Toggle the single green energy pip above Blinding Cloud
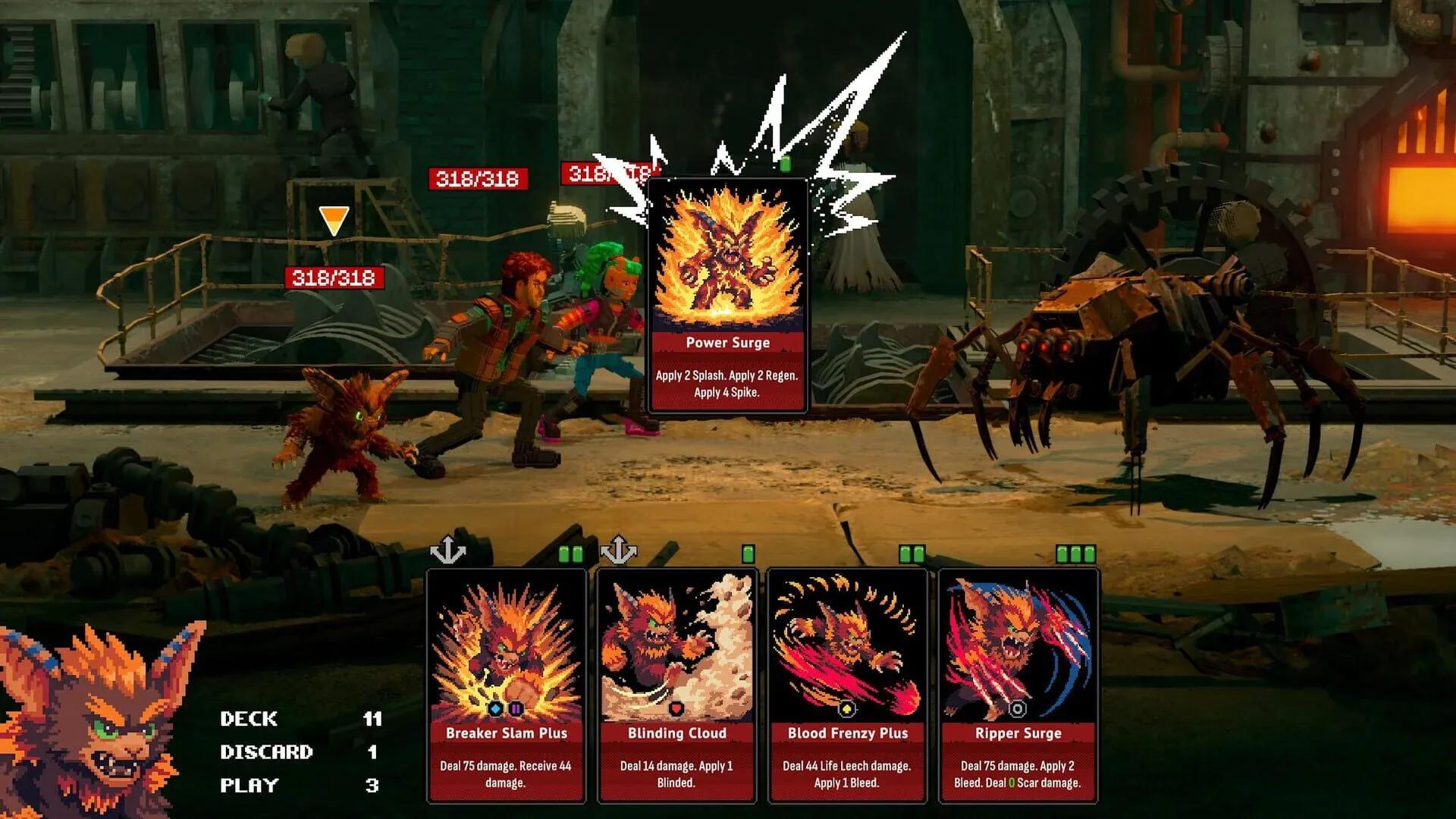 (x=750, y=553)
